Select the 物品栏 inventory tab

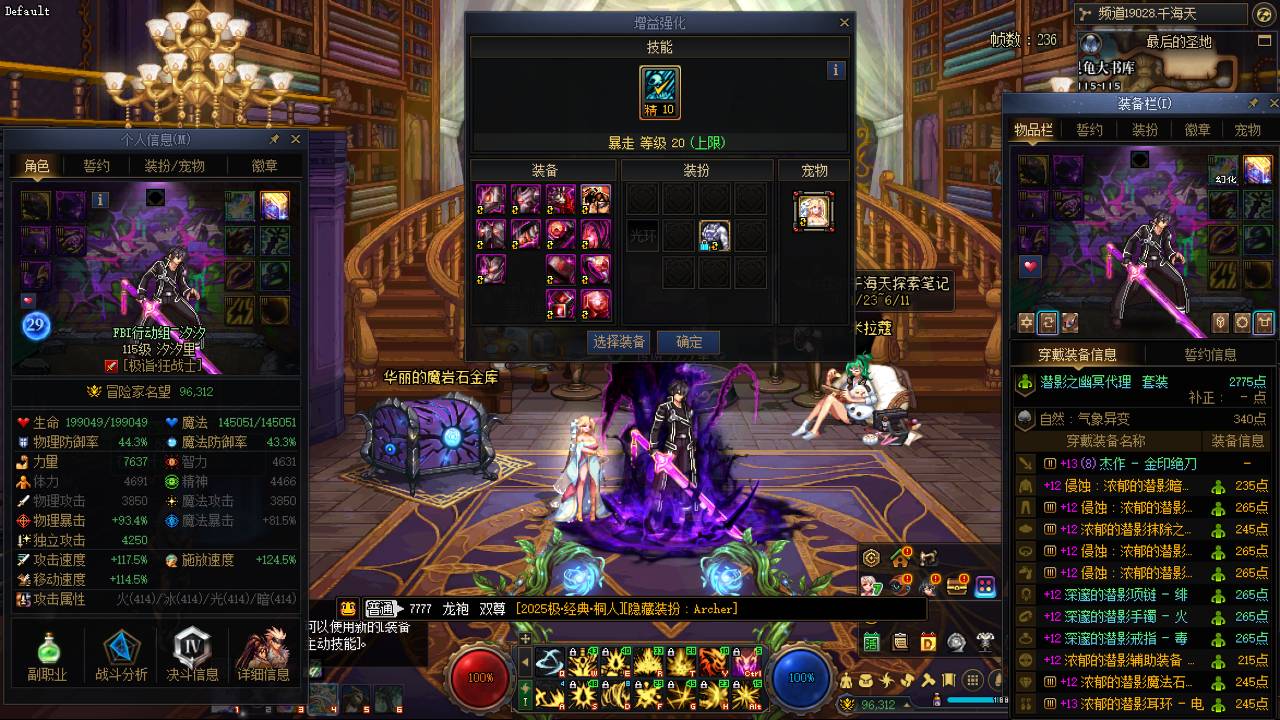click(x=1033, y=130)
